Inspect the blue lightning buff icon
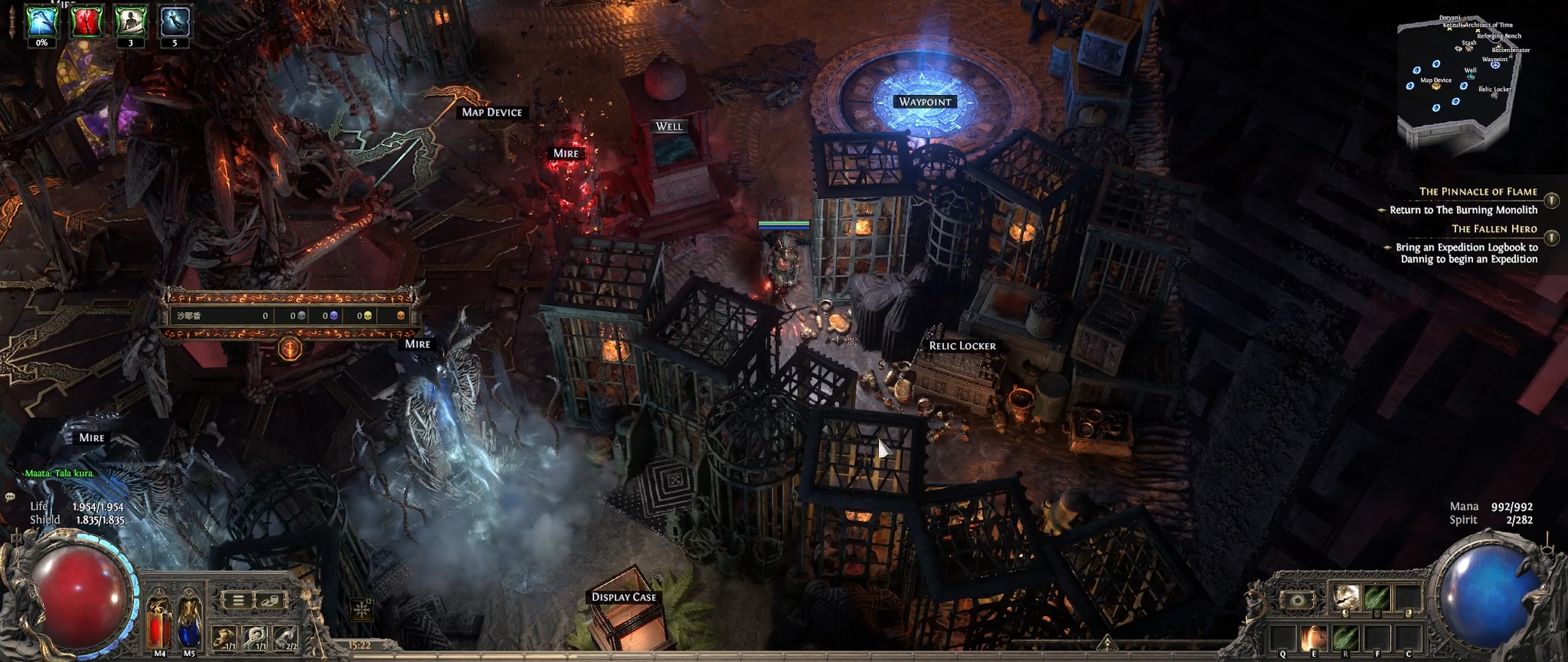The width and height of the screenshot is (1568, 662). 42,21
